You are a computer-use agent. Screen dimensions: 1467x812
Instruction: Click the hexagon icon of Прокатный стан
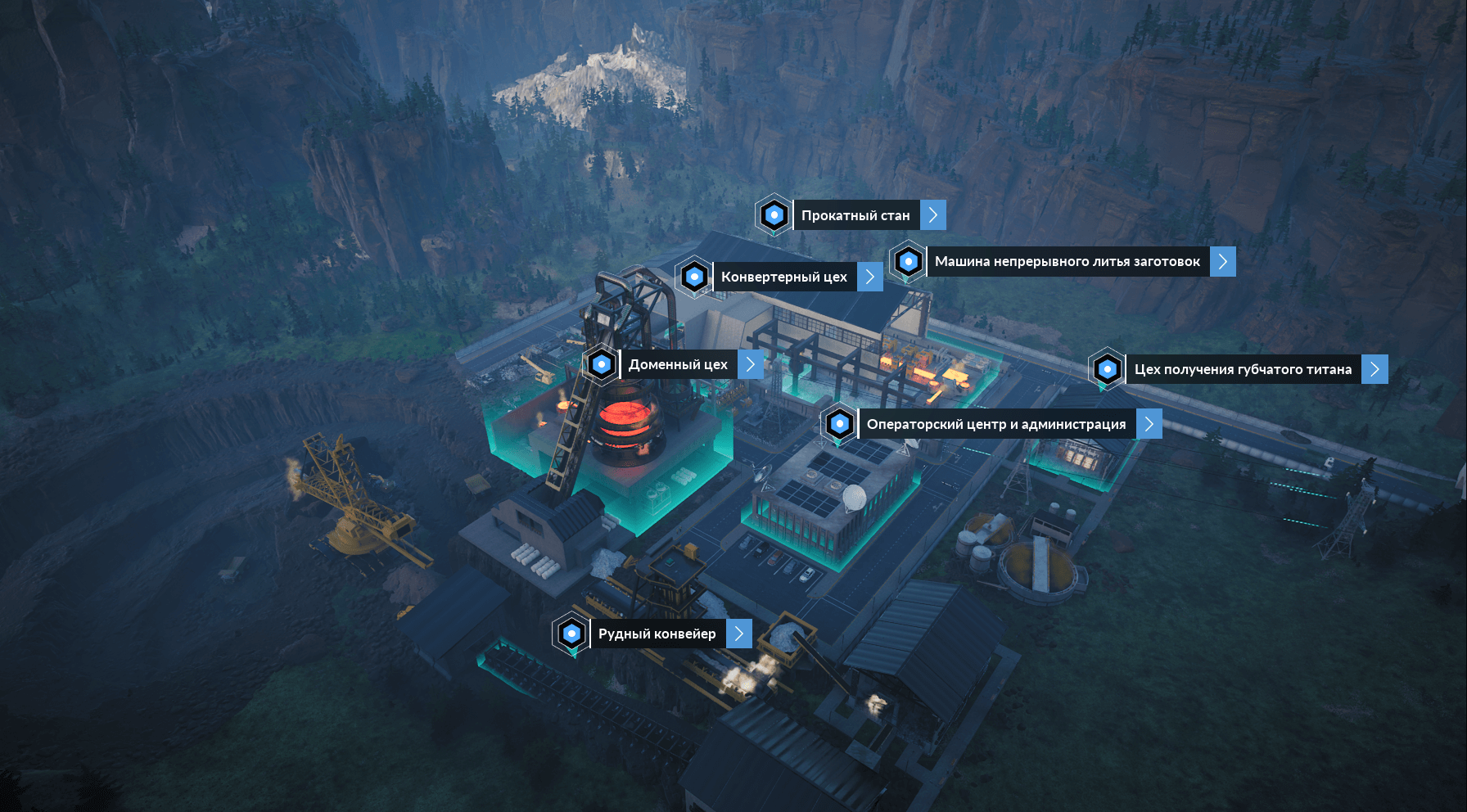click(x=774, y=215)
